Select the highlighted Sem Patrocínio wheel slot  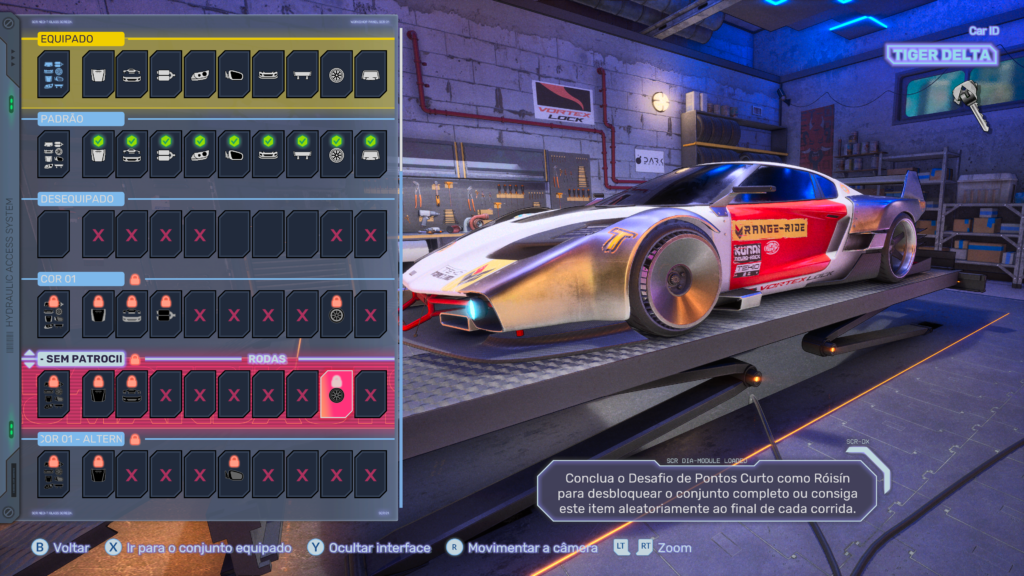[336, 394]
